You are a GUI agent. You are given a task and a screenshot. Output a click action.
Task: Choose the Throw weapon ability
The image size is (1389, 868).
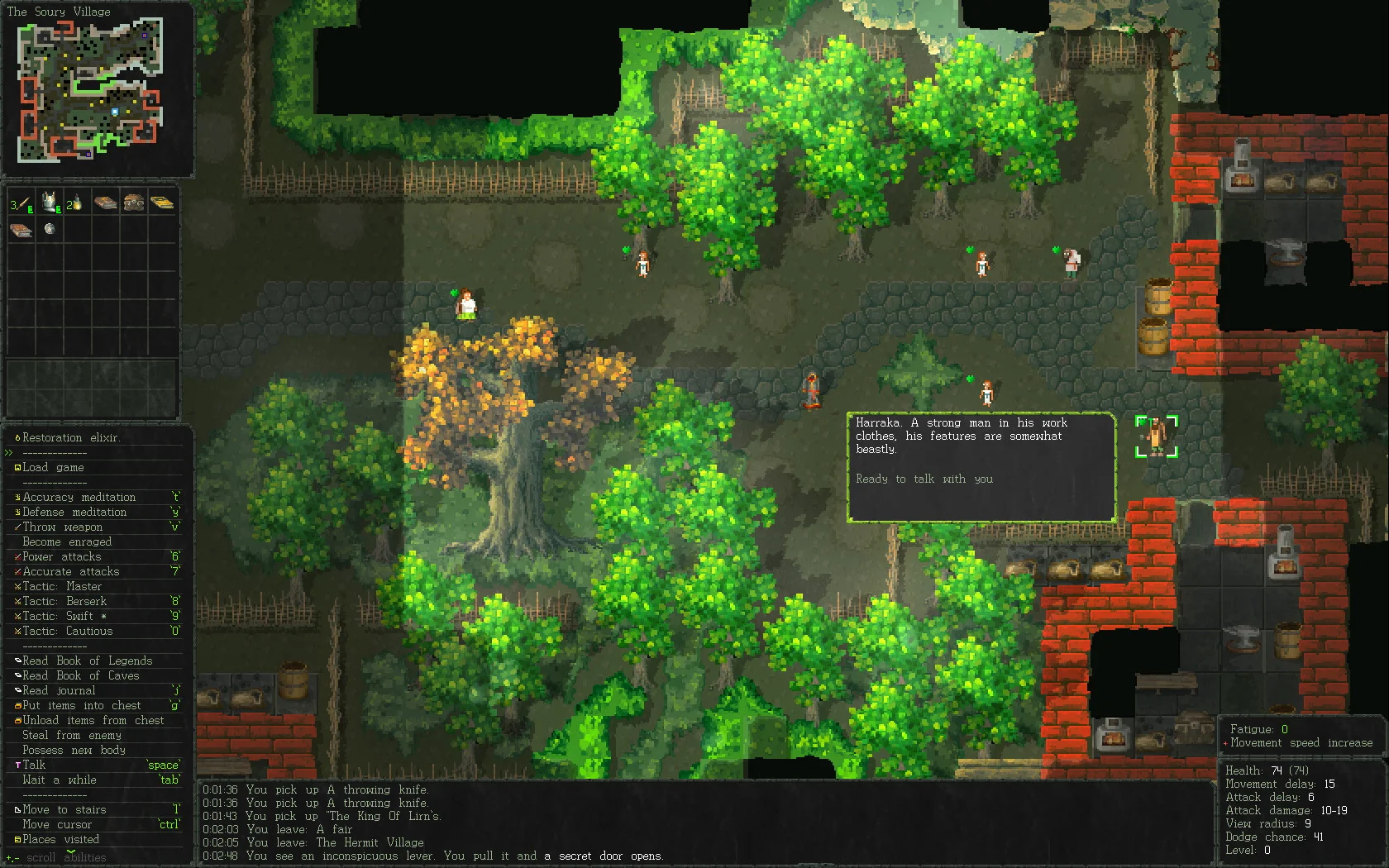(63, 527)
